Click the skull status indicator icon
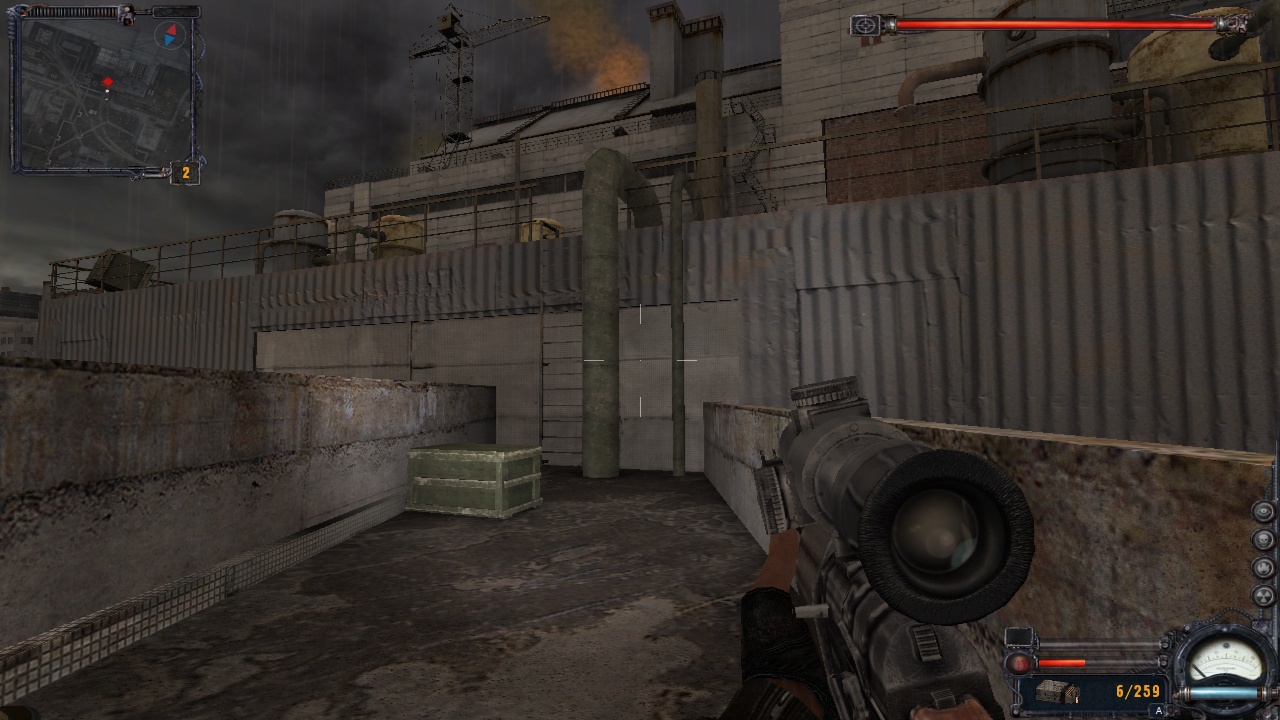Image resolution: width=1280 pixels, height=720 pixels. pos(1263,540)
